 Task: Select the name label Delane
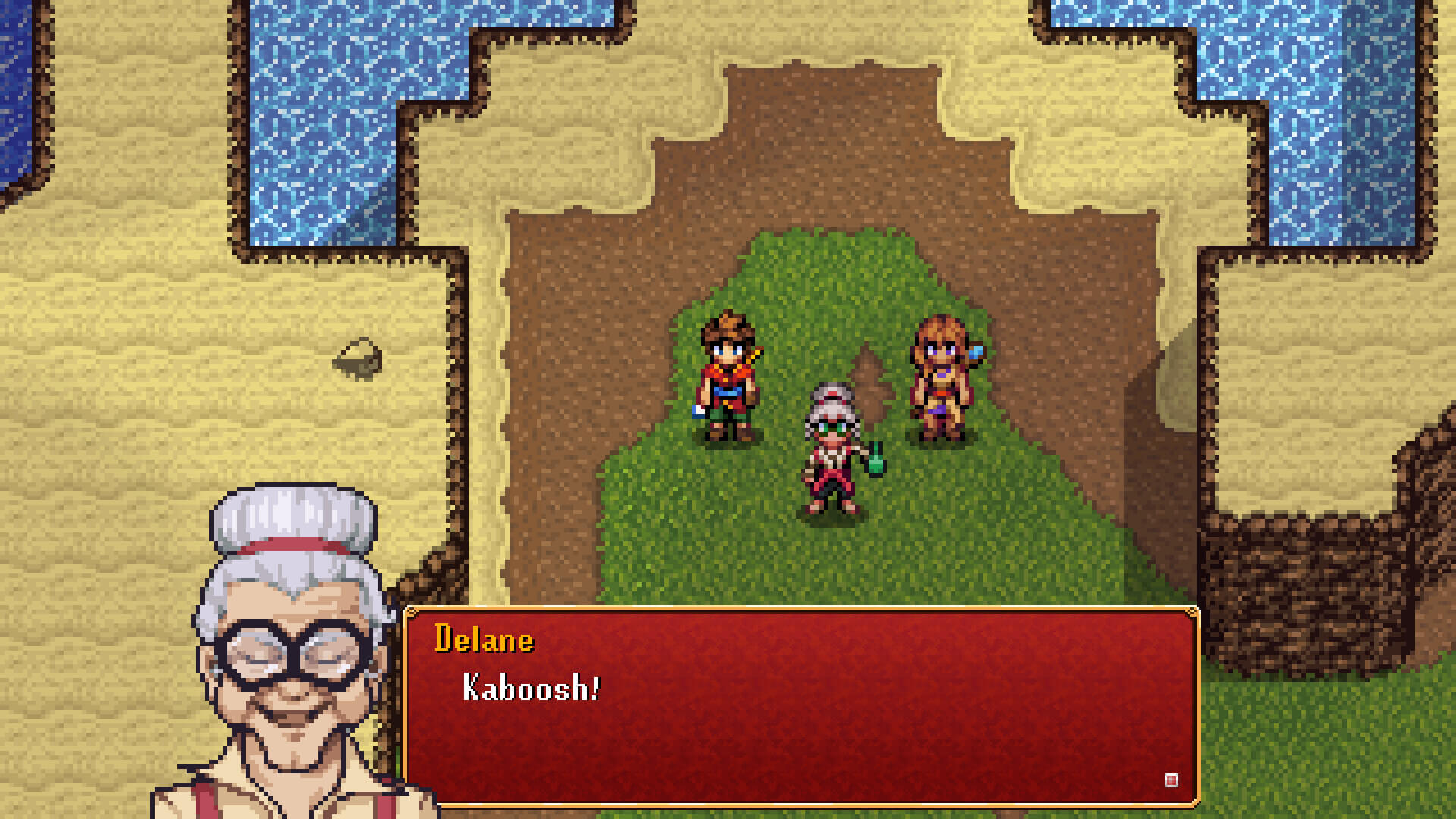pyautogui.click(x=483, y=639)
